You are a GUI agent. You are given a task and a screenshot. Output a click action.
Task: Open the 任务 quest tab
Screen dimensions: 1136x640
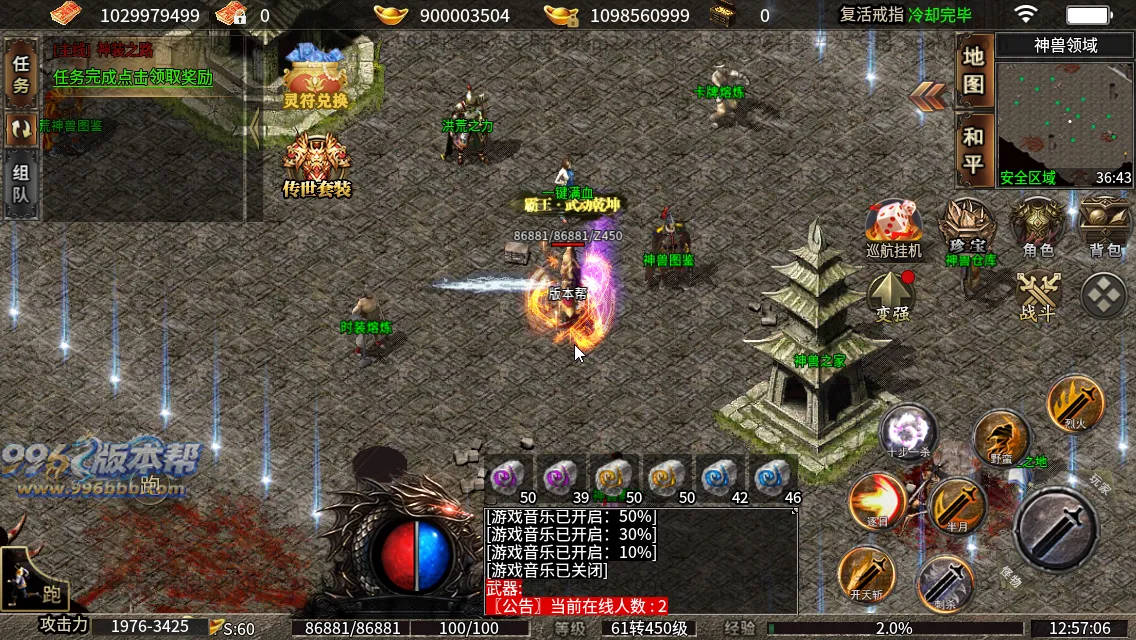point(21,73)
